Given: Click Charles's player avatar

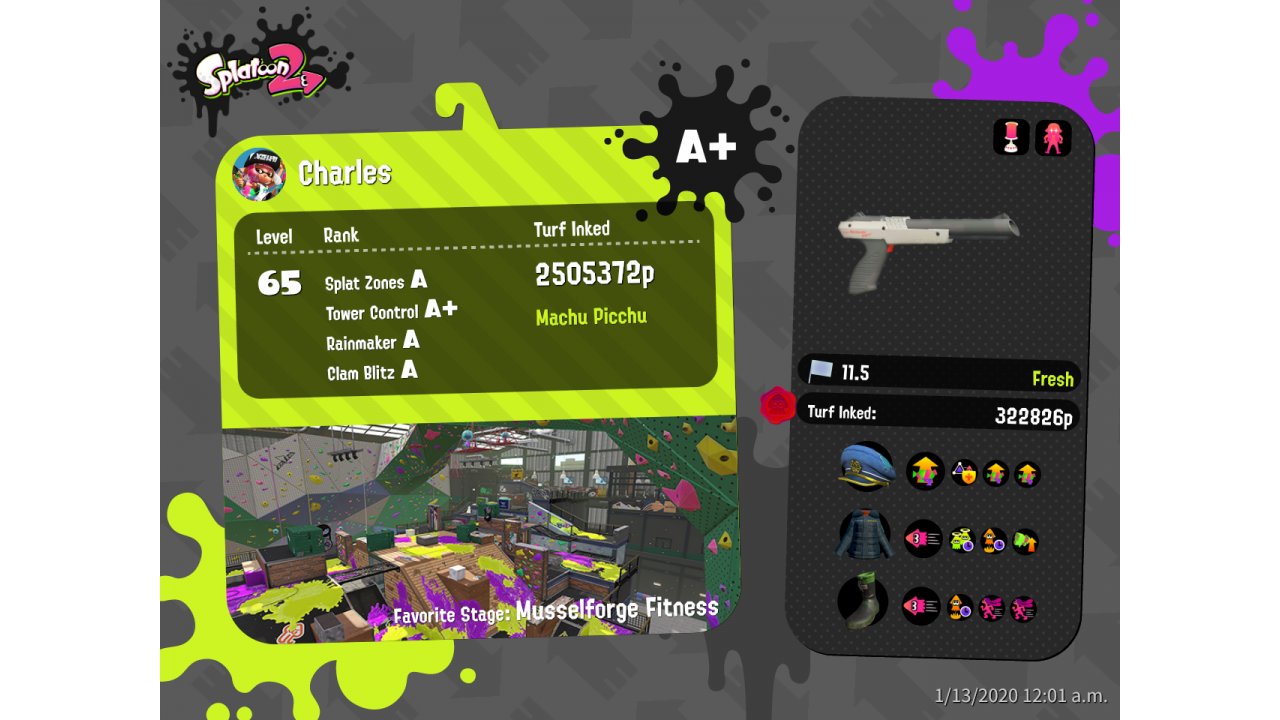Looking at the screenshot, I should [259, 174].
